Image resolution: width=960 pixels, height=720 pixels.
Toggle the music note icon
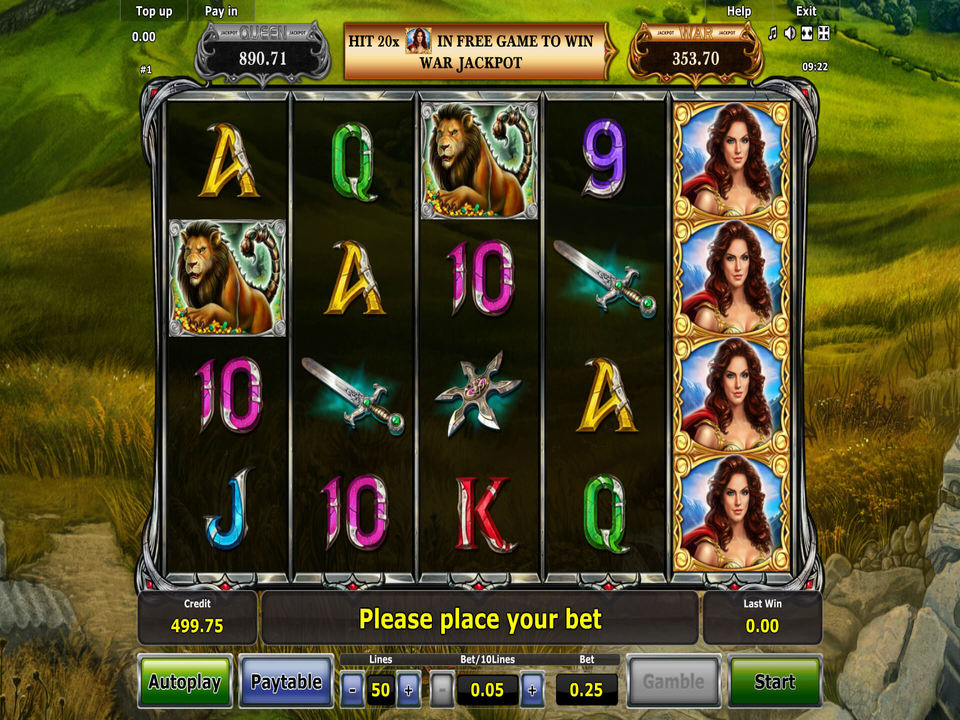point(772,34)
